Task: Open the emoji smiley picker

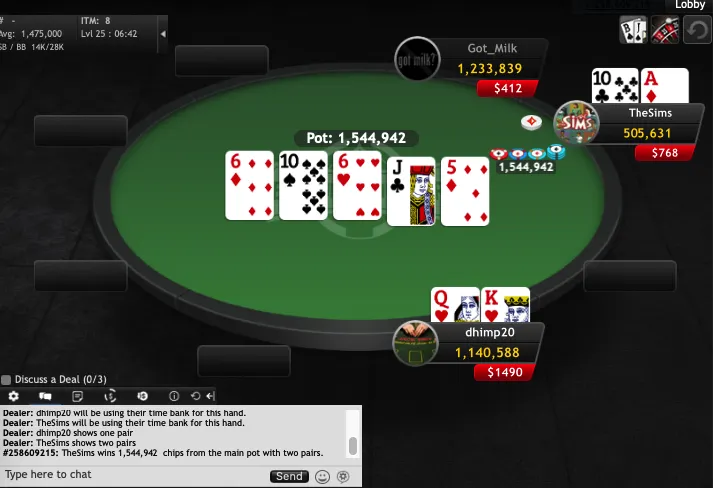Action: (322, 476)
